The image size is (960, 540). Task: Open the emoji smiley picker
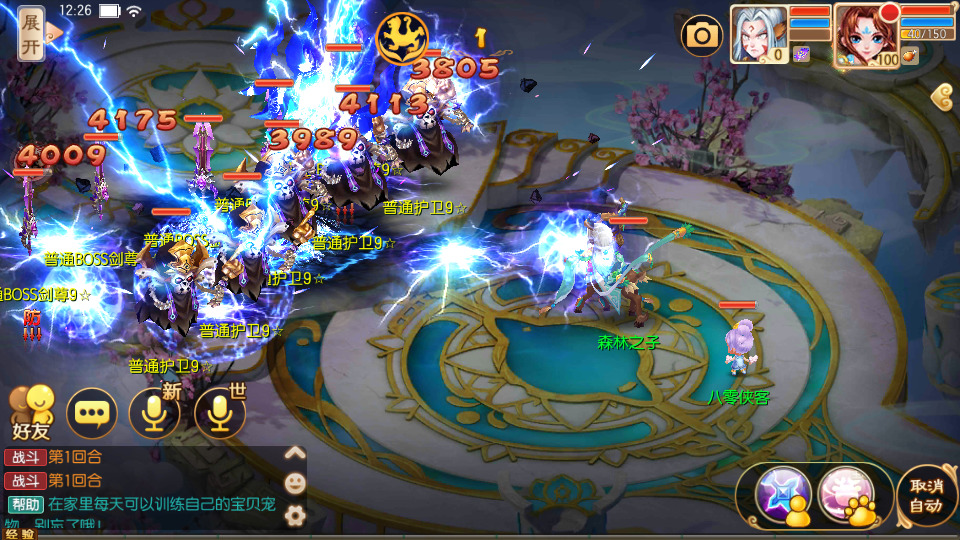coord(295,483)
